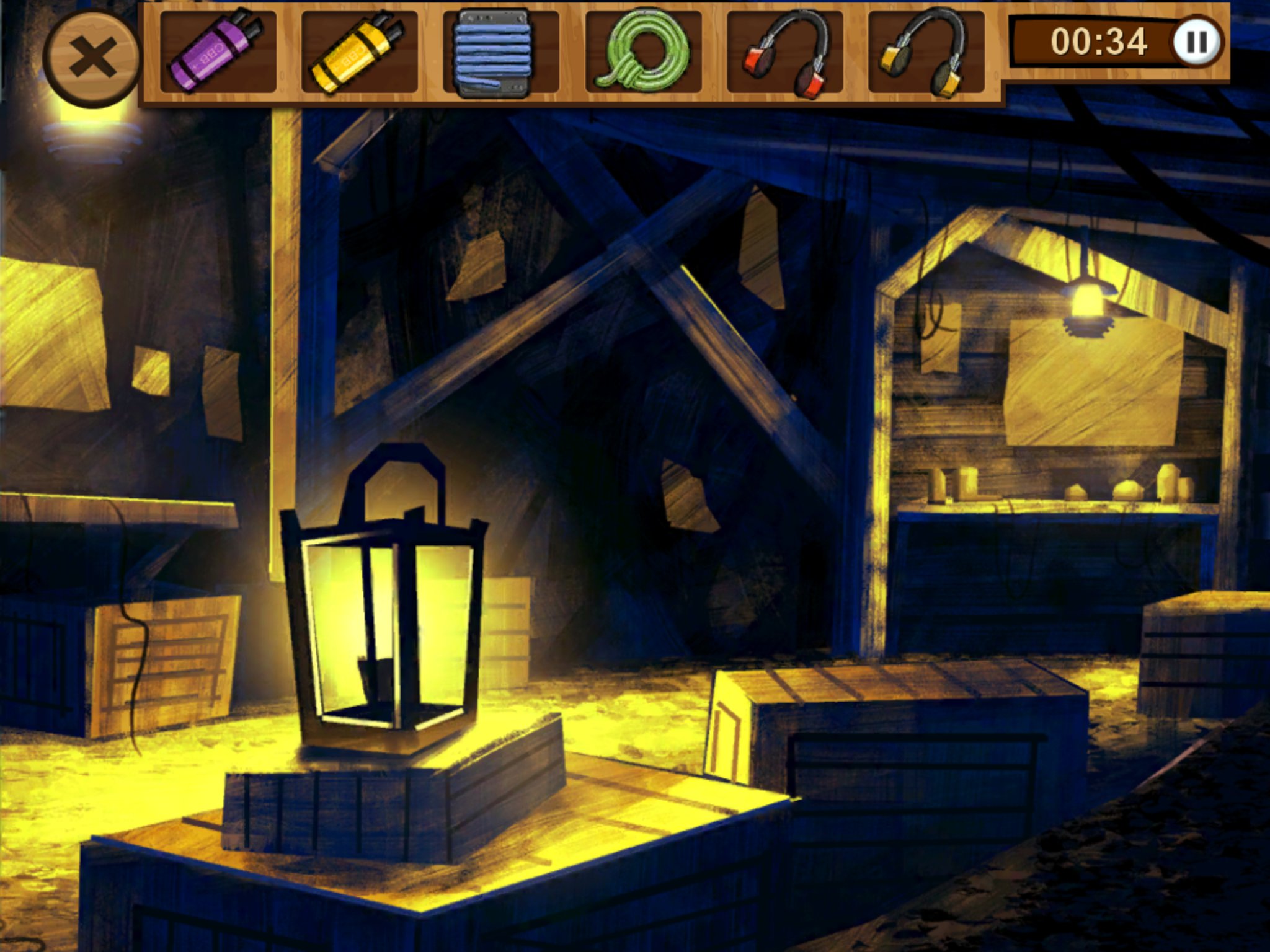
Task: Pause the game timer
Action: [1196, 42]
